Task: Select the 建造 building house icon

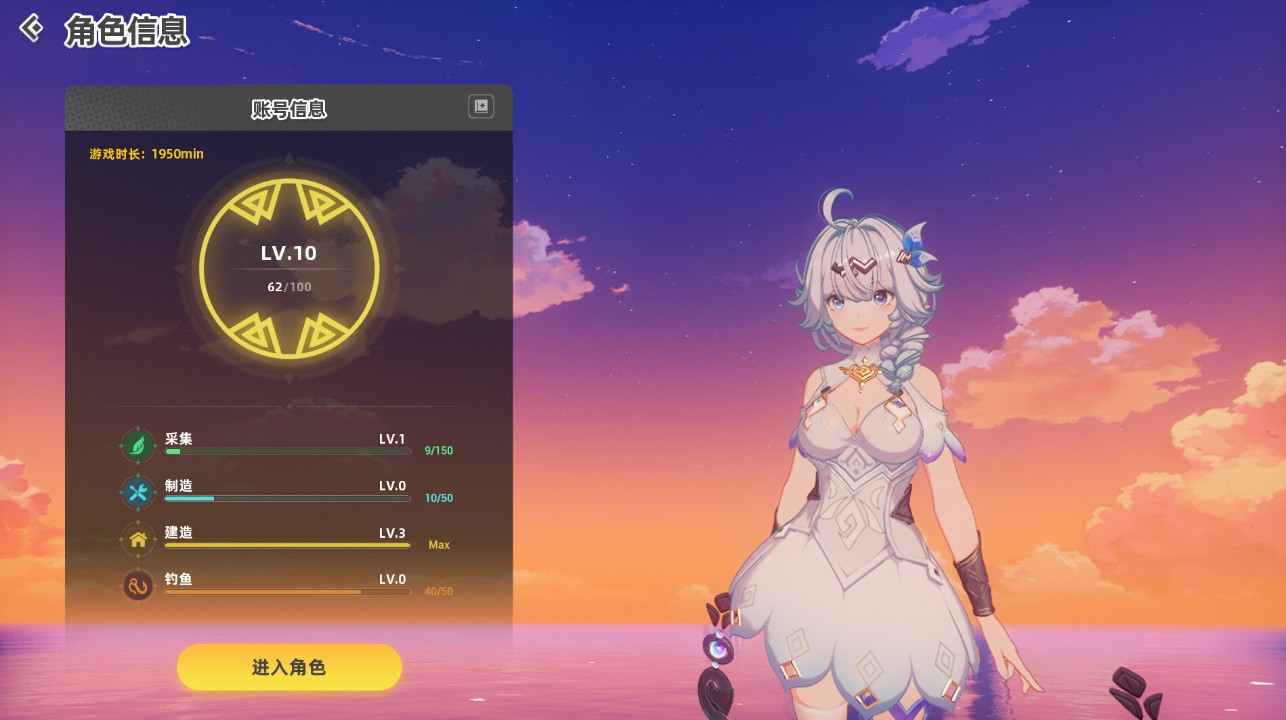Action: (138, 539)
